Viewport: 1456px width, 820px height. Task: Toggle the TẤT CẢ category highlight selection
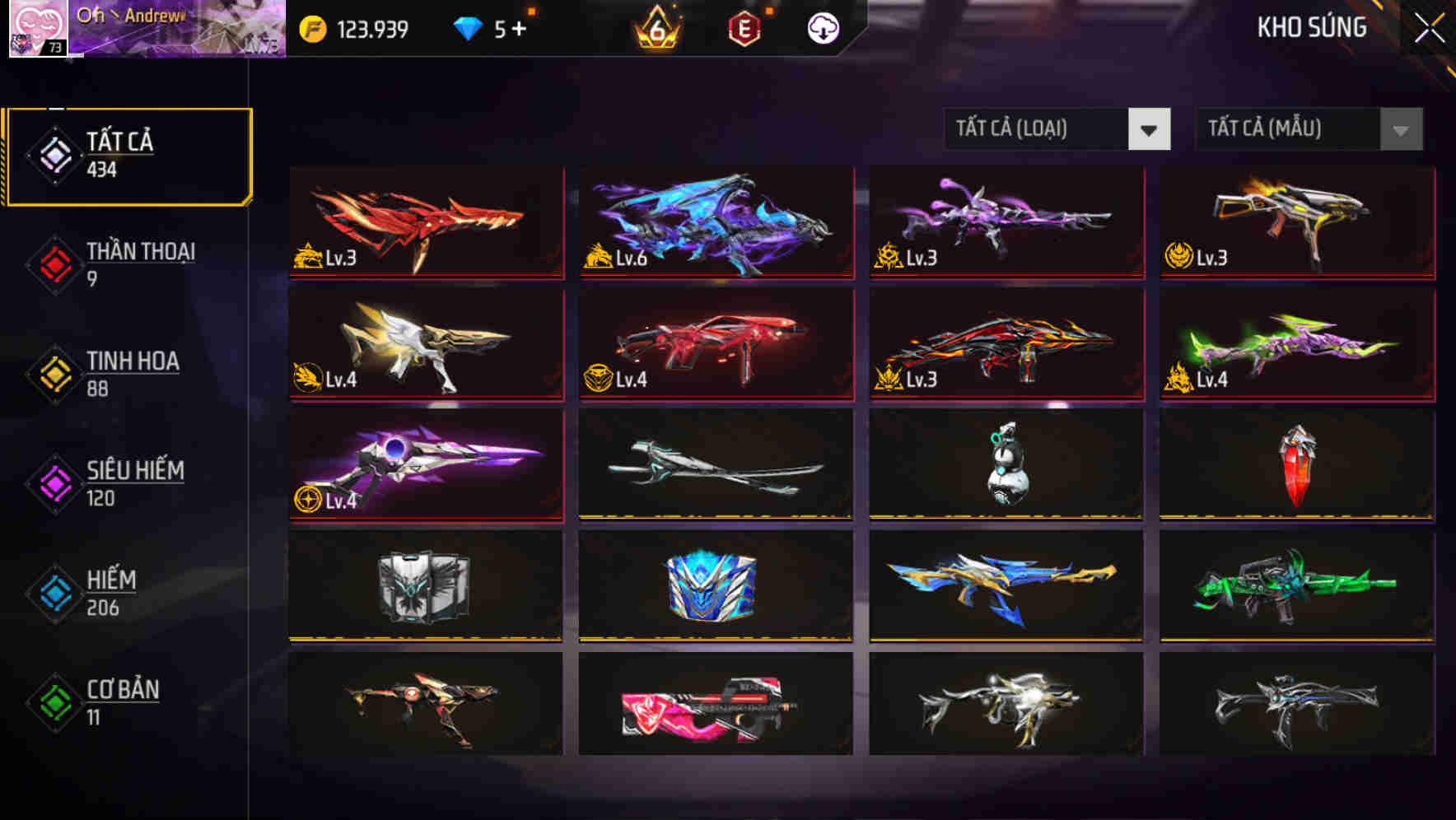(129, 153)
